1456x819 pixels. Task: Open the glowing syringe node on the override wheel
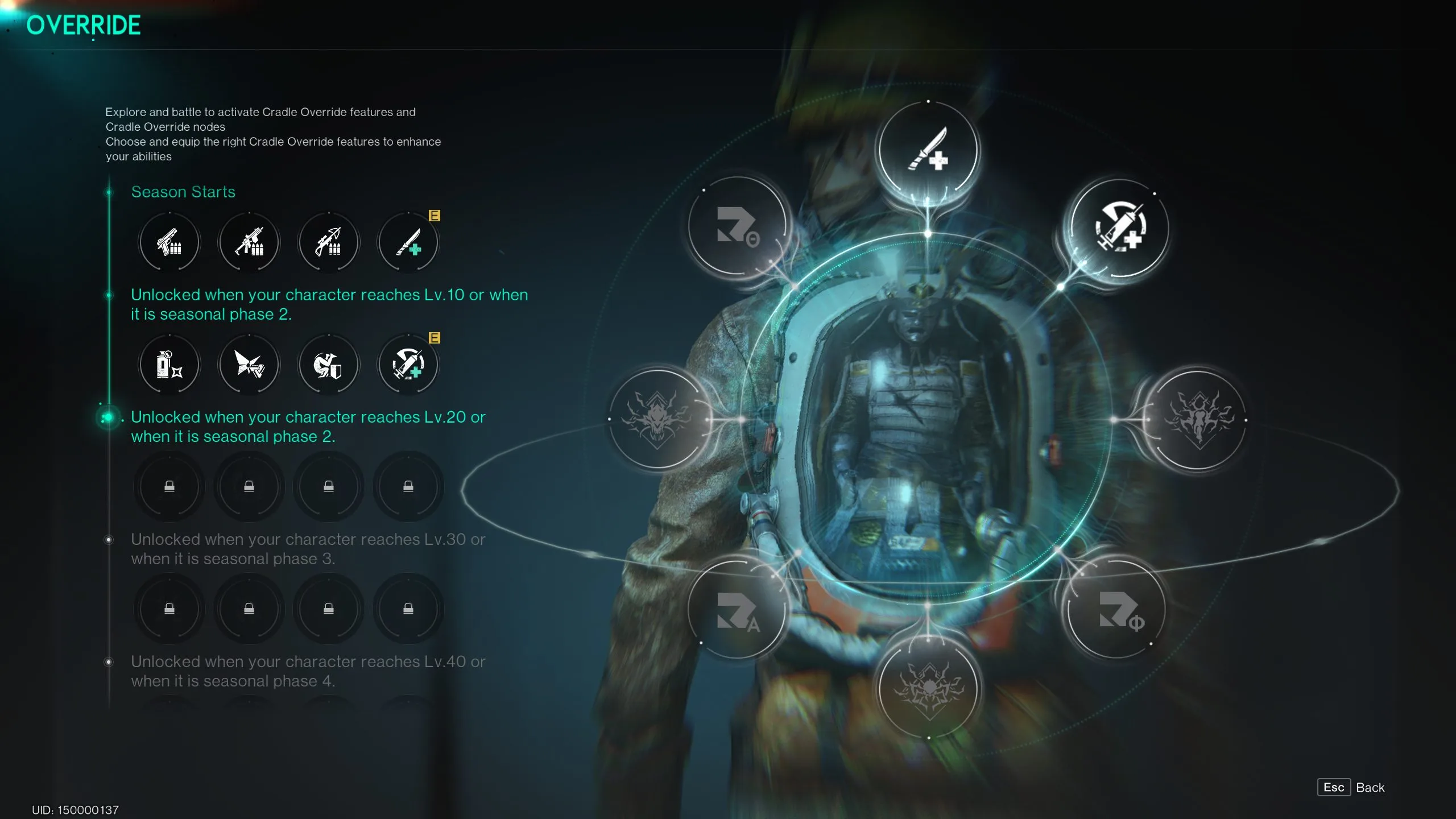click(1119, 227)
